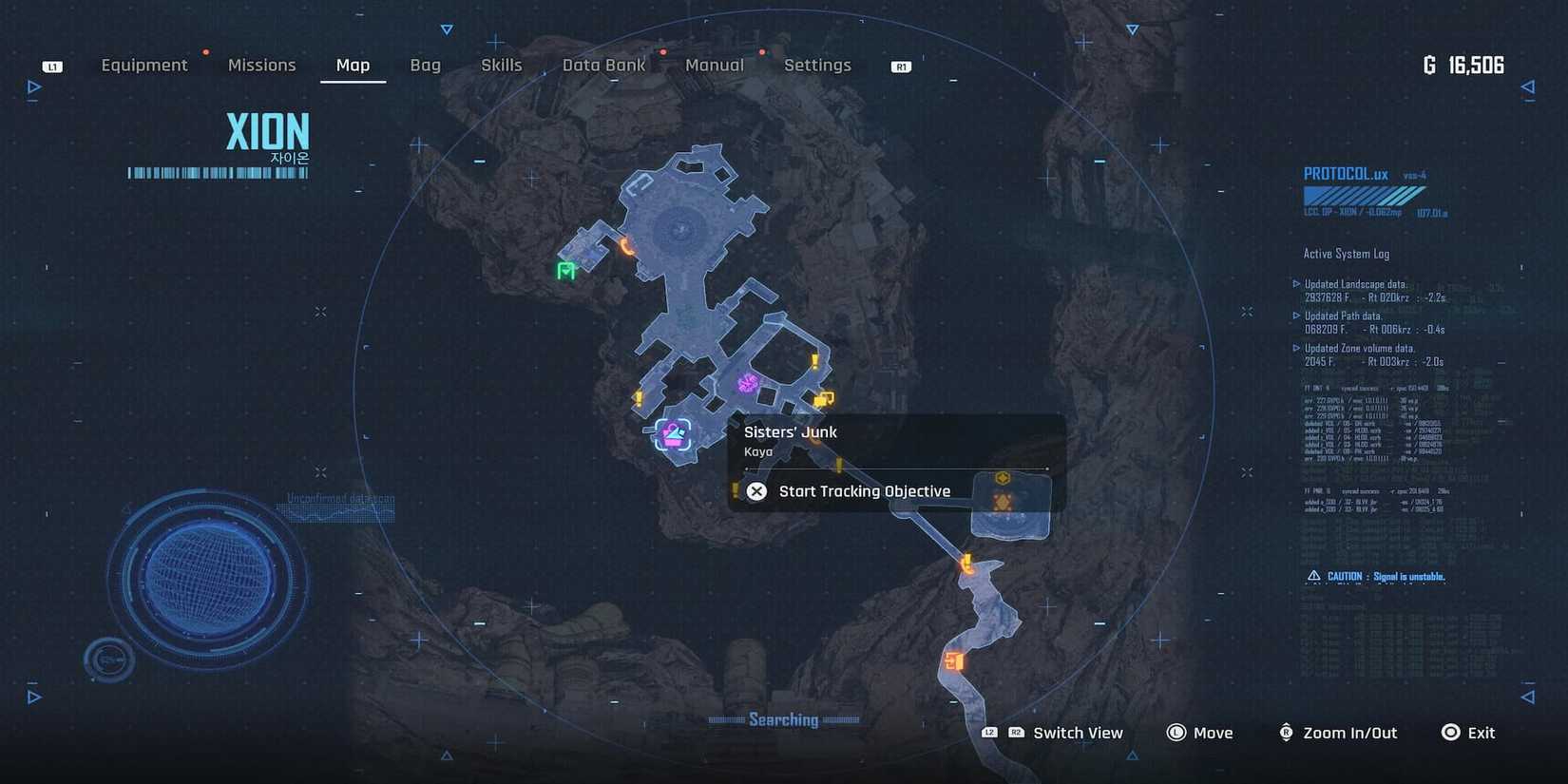Click the Exit circle icon in the bottom bar

click(1450, 733)
